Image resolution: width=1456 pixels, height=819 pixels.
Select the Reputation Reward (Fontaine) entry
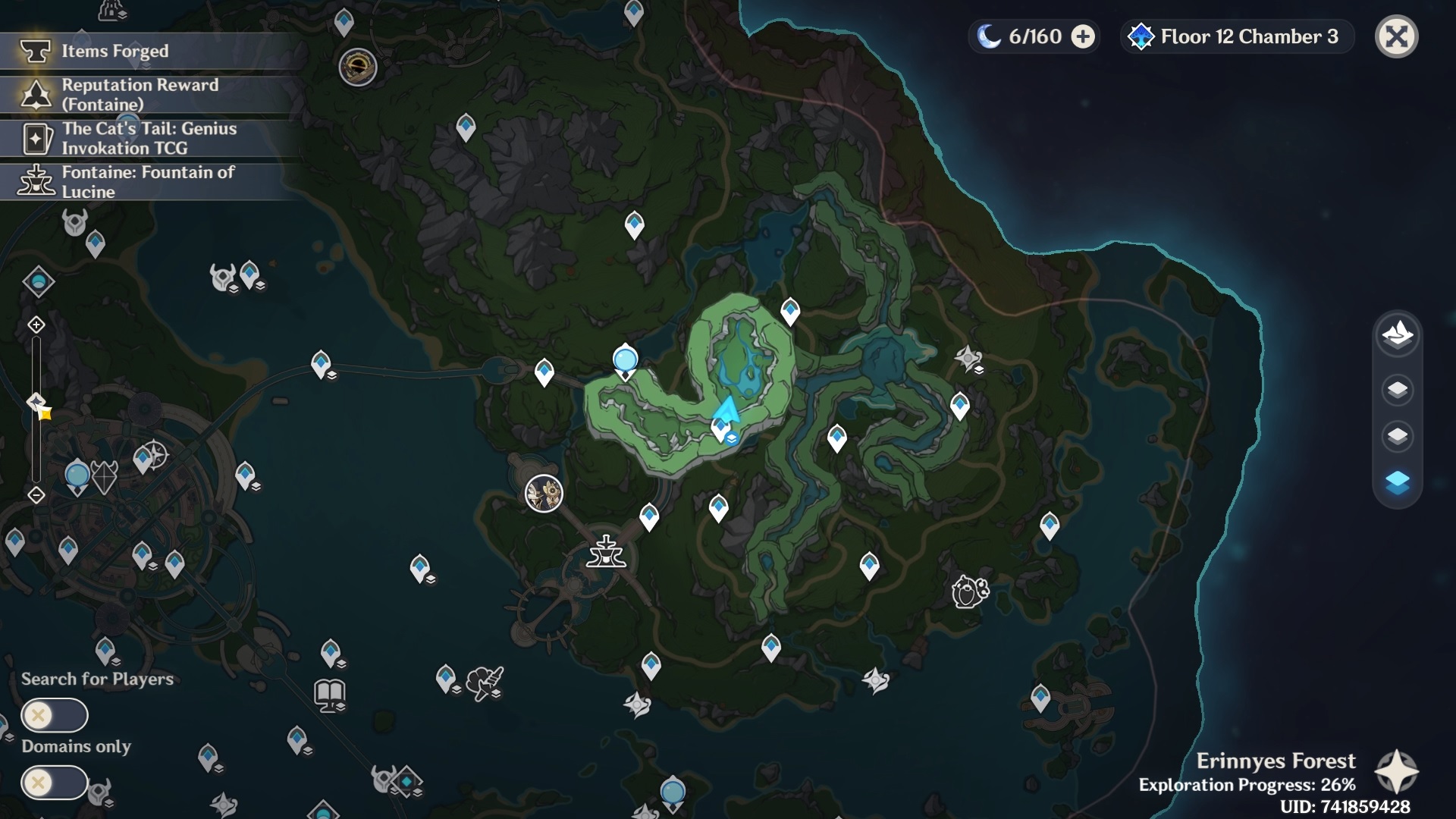[140, 96]
